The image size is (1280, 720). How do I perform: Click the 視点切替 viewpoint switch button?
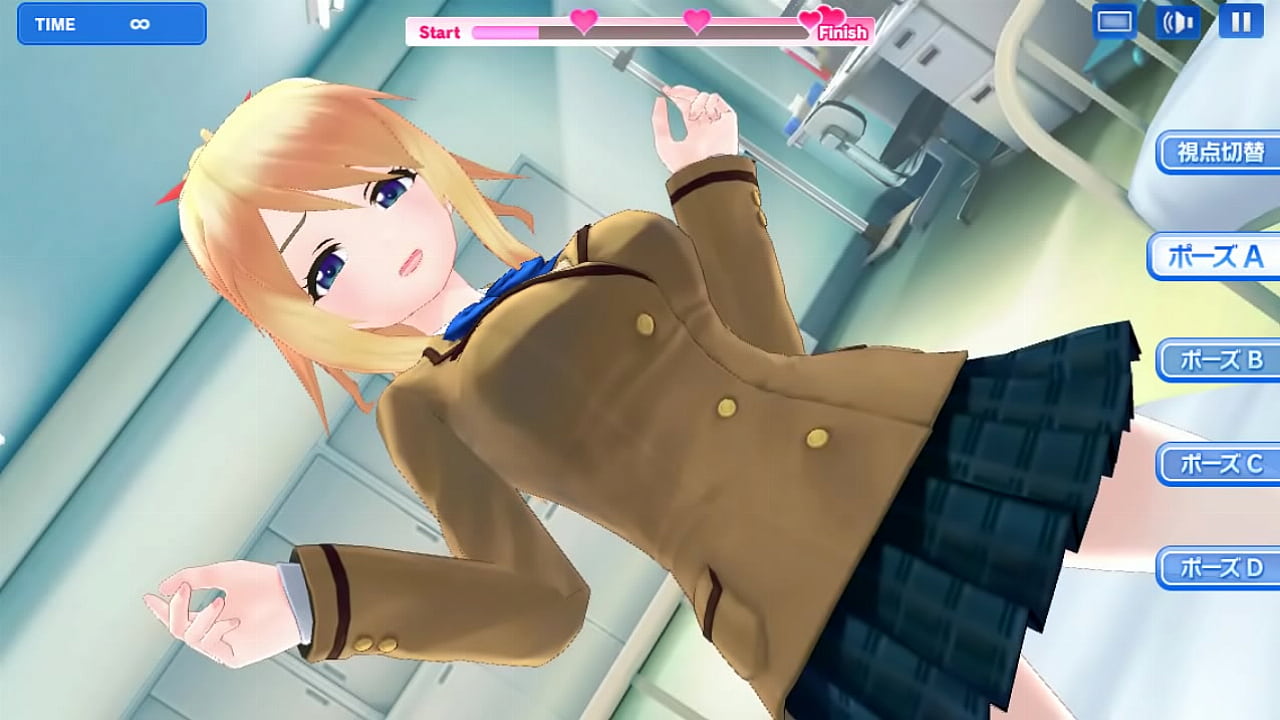pyautogui.click(x=1219, y=152)
